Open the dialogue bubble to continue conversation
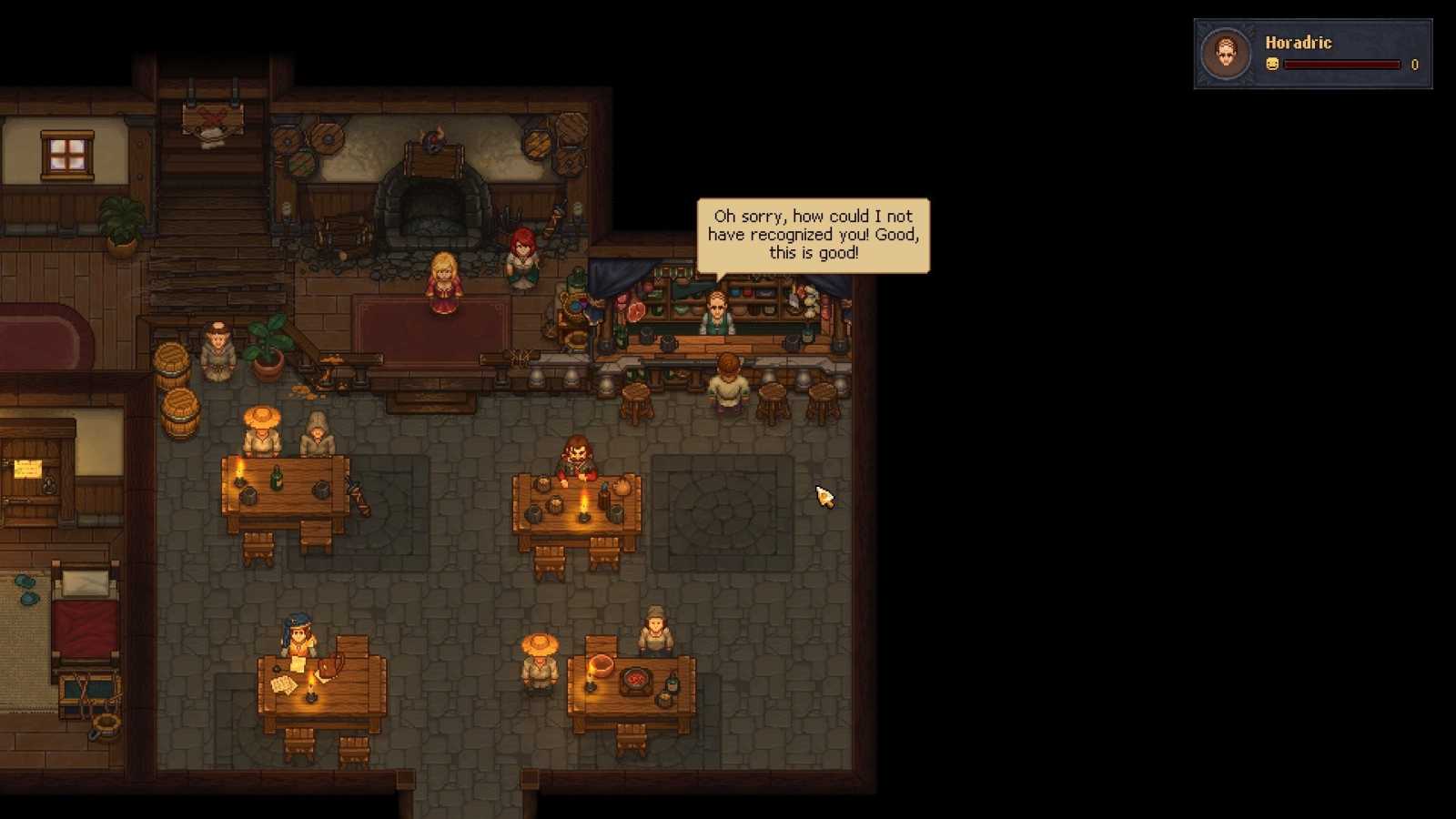 tap(813, 236)
